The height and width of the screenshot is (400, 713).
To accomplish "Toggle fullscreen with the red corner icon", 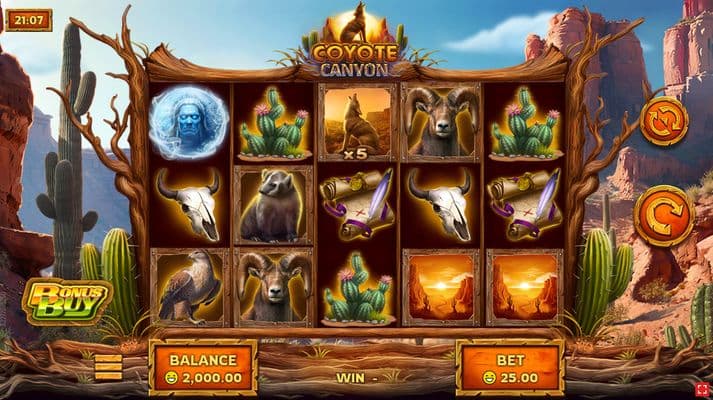I will [x=703, y=388].
